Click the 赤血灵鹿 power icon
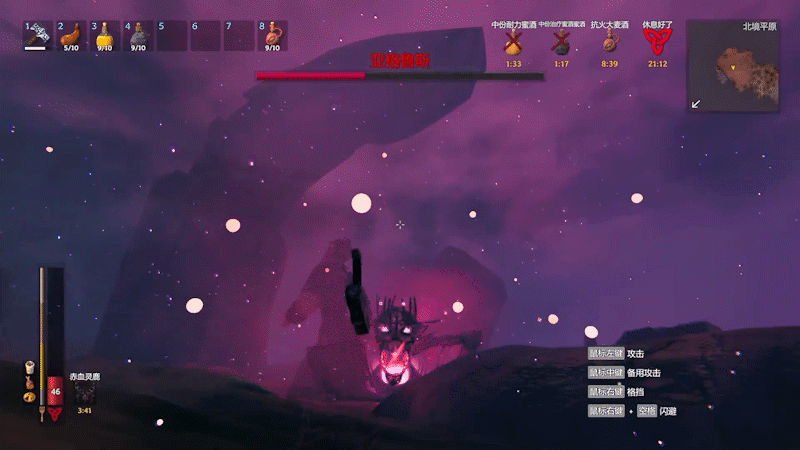 click(84, 392)
